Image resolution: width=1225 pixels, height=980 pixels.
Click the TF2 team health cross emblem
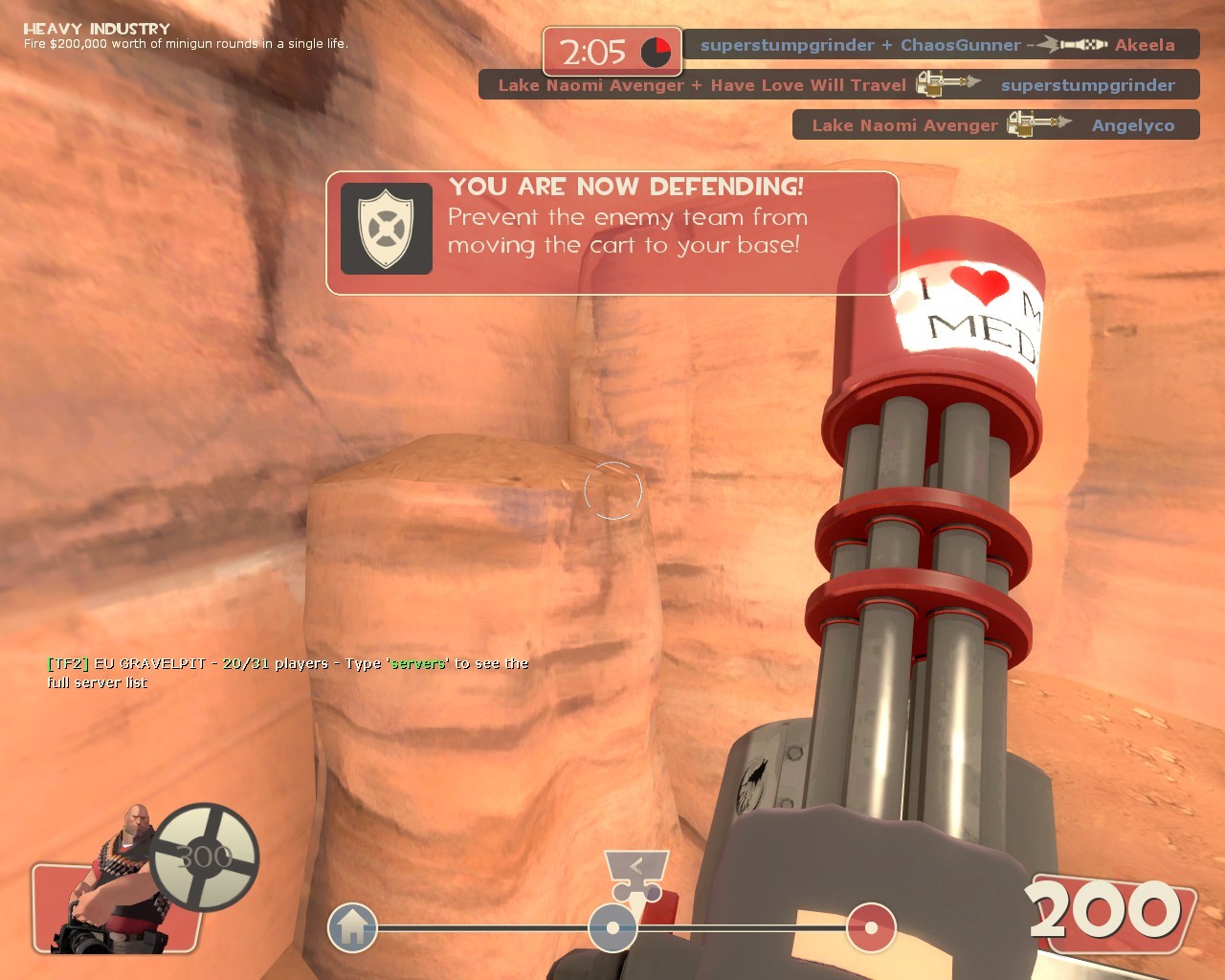(x=204, y=858)
